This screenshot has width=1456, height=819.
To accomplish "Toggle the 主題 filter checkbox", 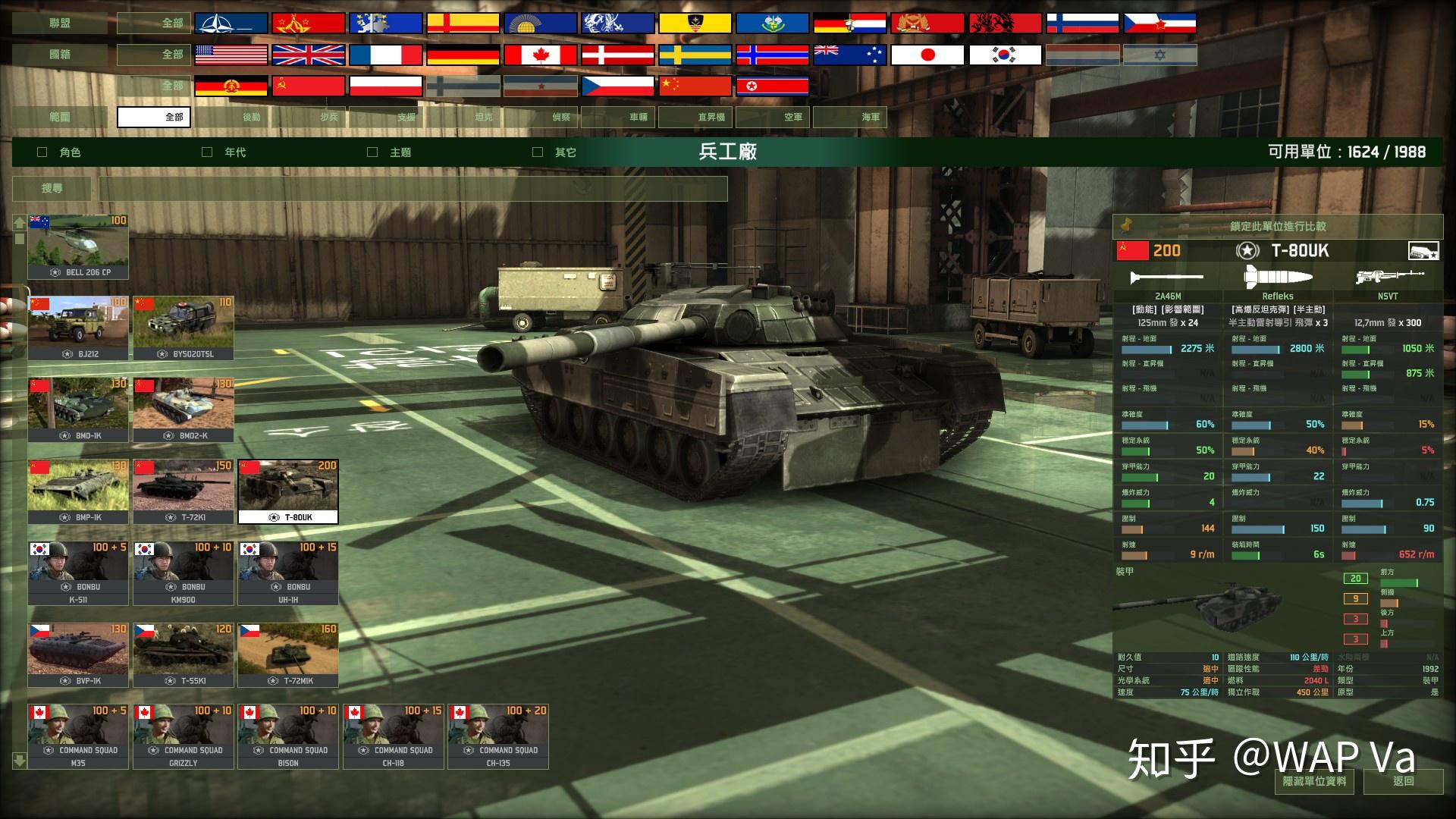I will click(x=372, y=152).
